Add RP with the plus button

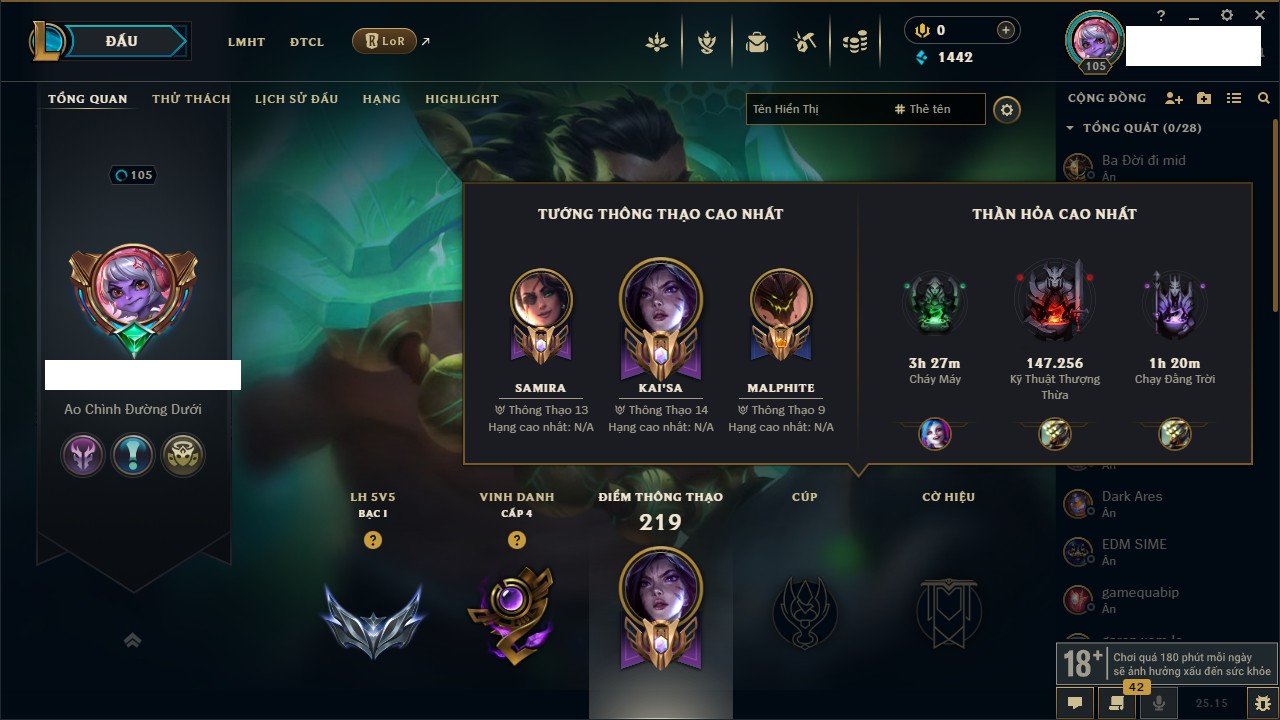point(1005,30)
